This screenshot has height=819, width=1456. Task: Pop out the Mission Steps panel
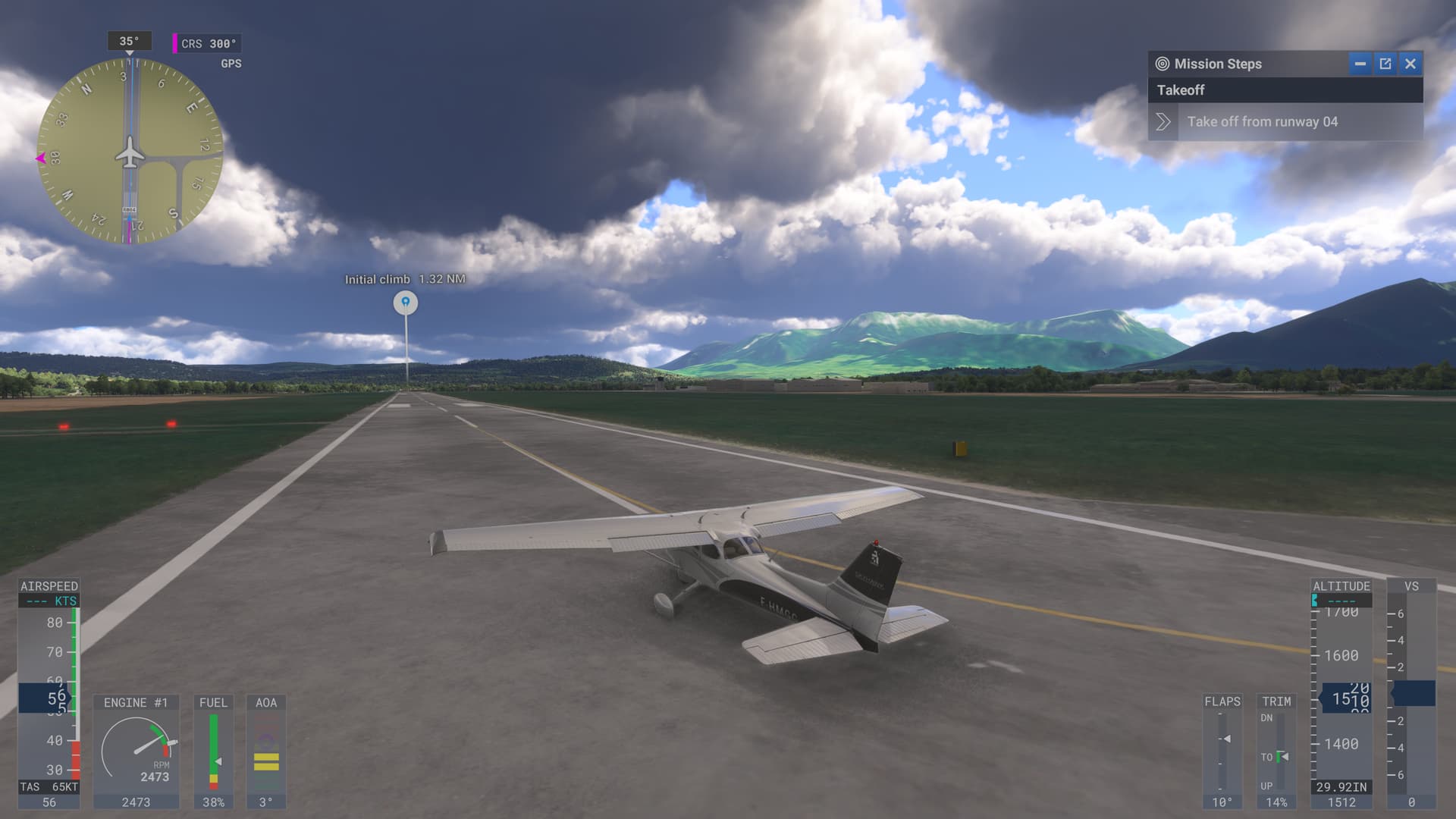click(1385, 64)
